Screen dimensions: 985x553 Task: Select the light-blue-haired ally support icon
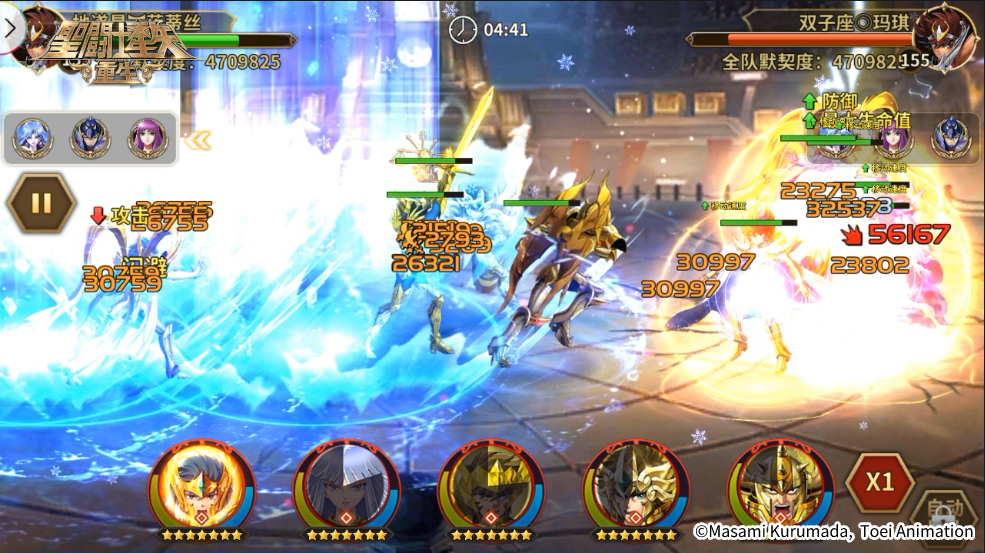[31, 139]
